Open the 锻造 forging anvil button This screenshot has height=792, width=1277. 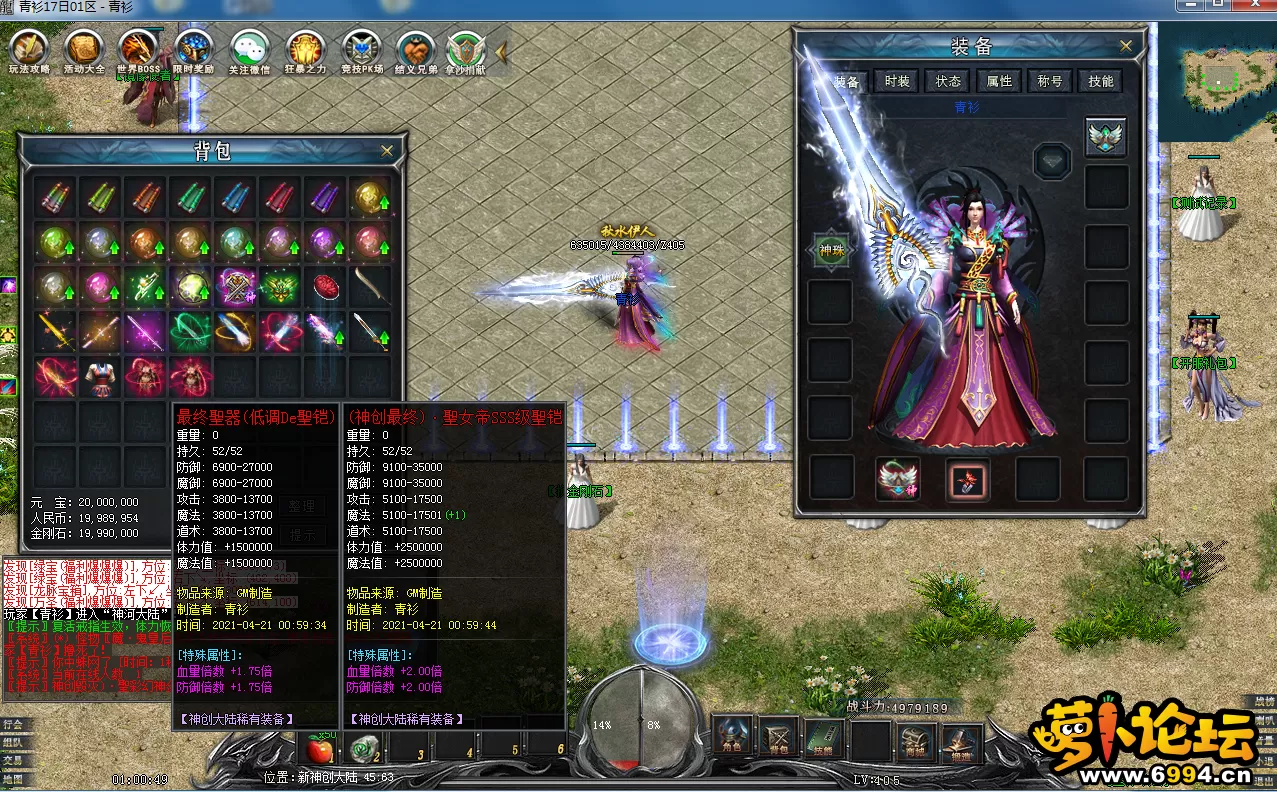tap(961, 741)
